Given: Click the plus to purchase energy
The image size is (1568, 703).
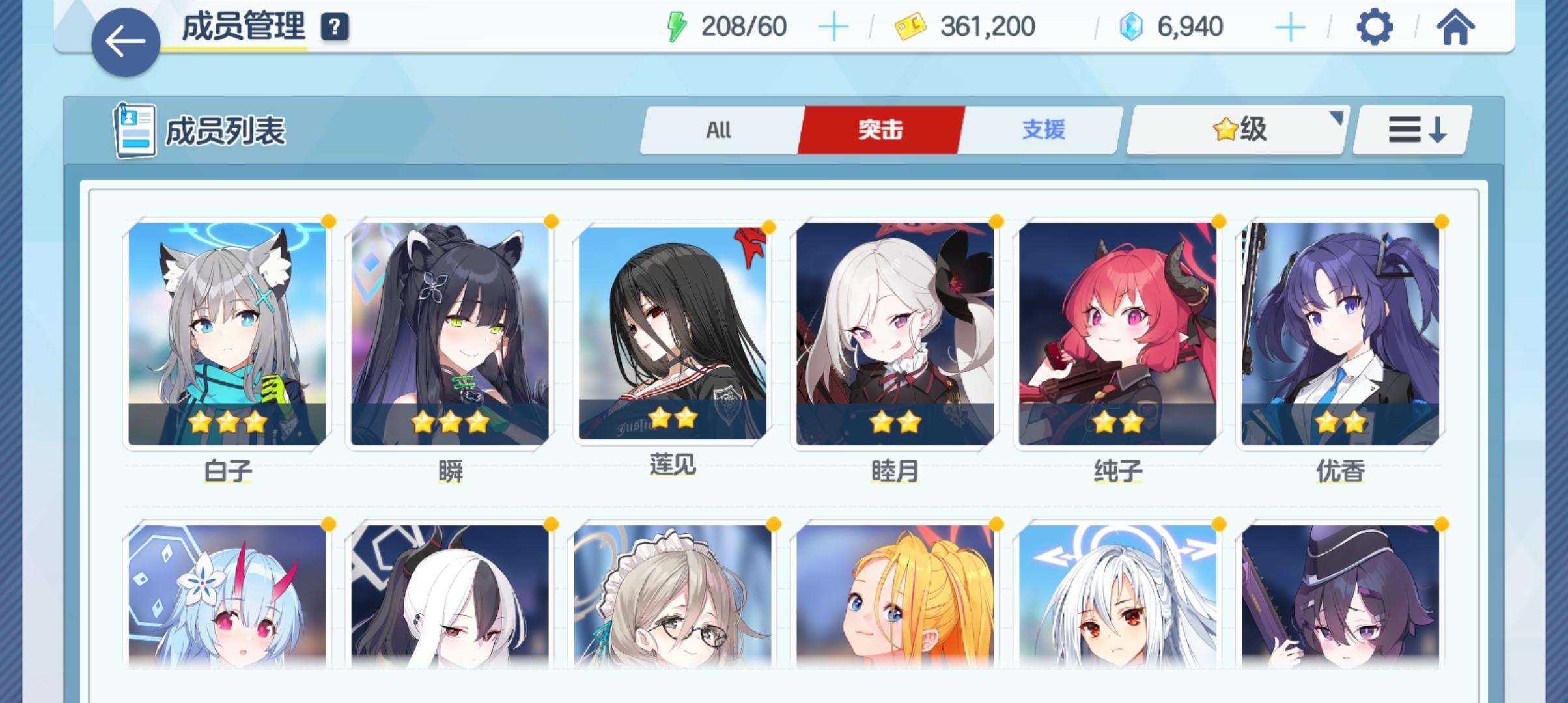Looking at the screenshot, I should [x=834, y=27].
